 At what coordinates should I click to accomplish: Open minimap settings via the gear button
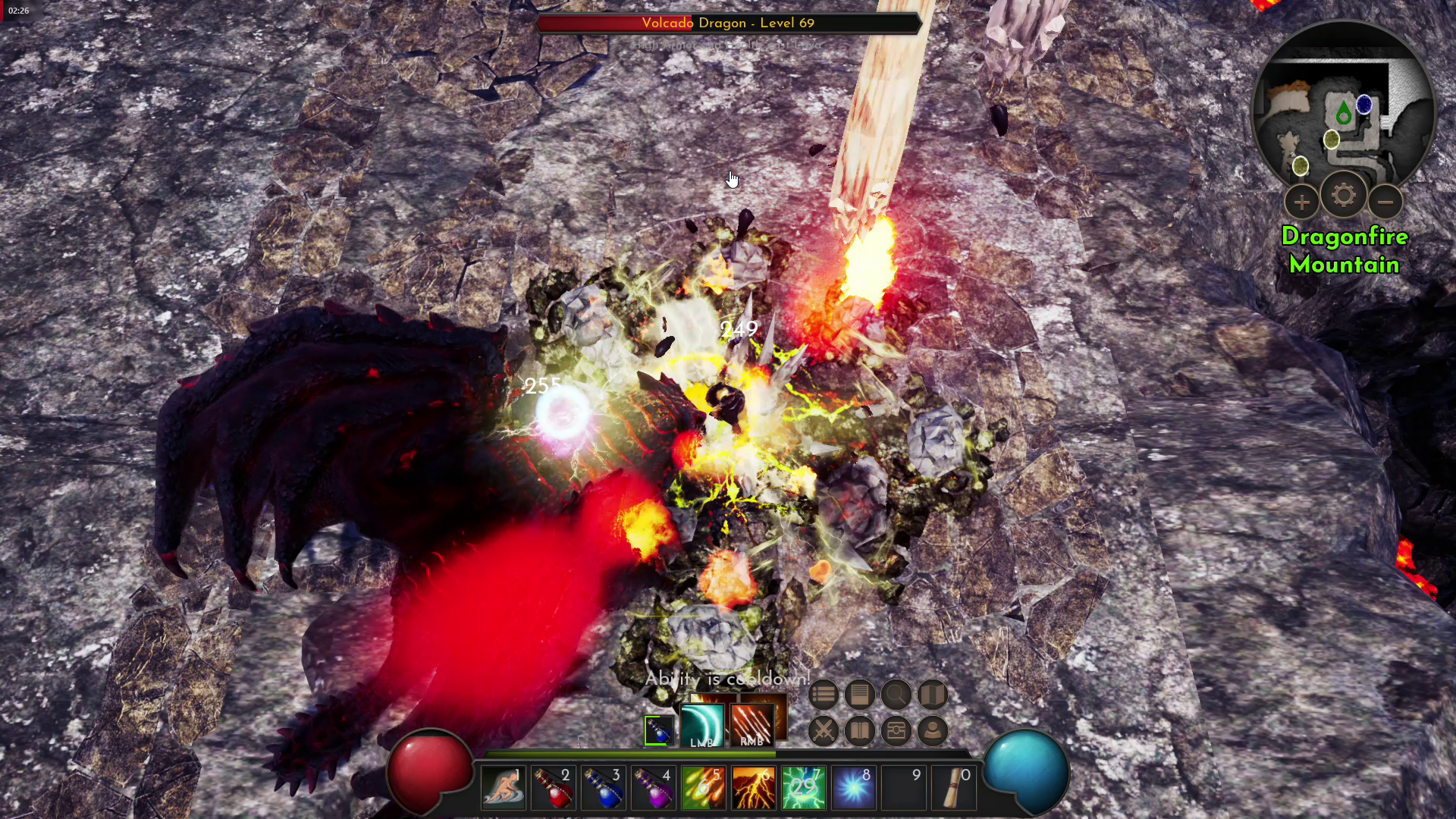coord(1343,196)
